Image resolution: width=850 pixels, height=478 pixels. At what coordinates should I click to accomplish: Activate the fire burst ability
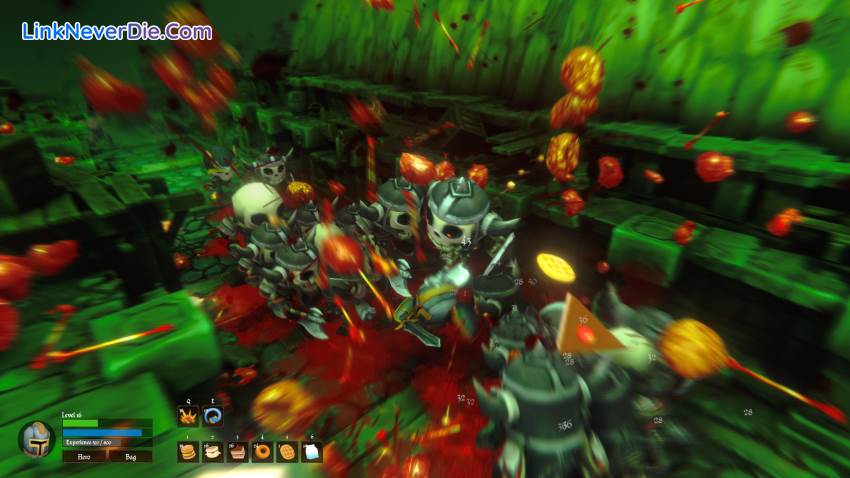pos(187,416)
